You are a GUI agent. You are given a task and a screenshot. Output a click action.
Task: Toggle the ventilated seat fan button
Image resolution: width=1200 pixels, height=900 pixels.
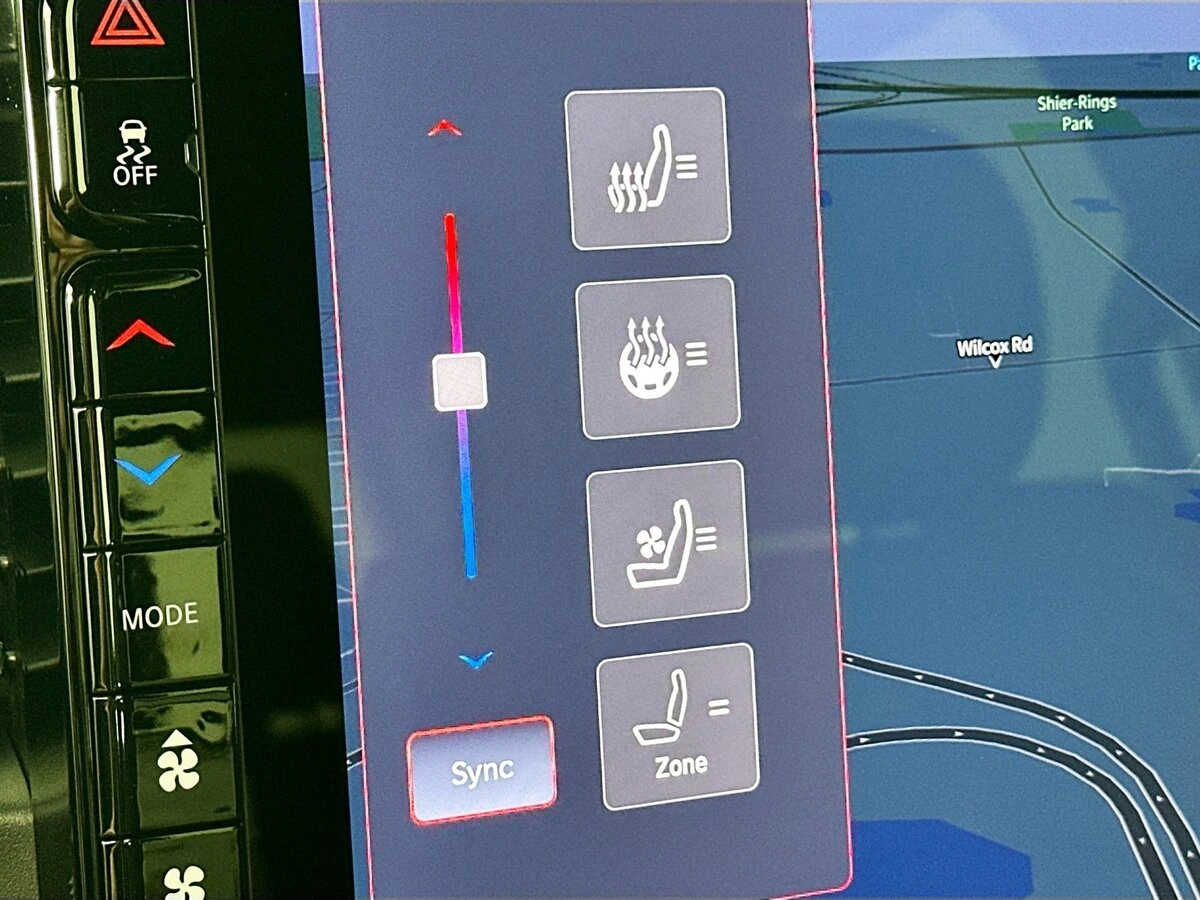pos(668,543)
